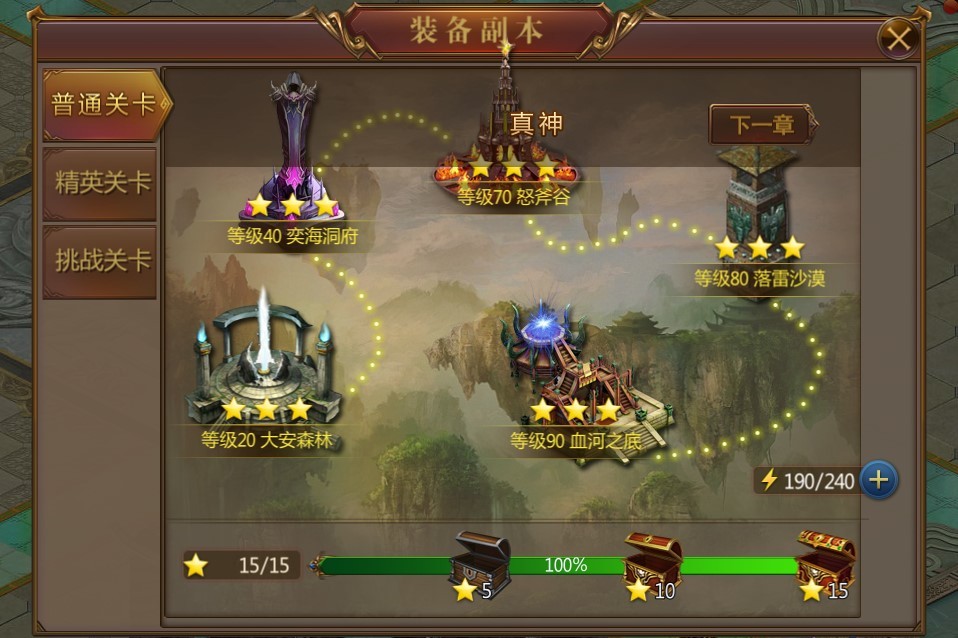Close the 装备副本 dungeon window
958x638 pixels.
tap(898, 39)
